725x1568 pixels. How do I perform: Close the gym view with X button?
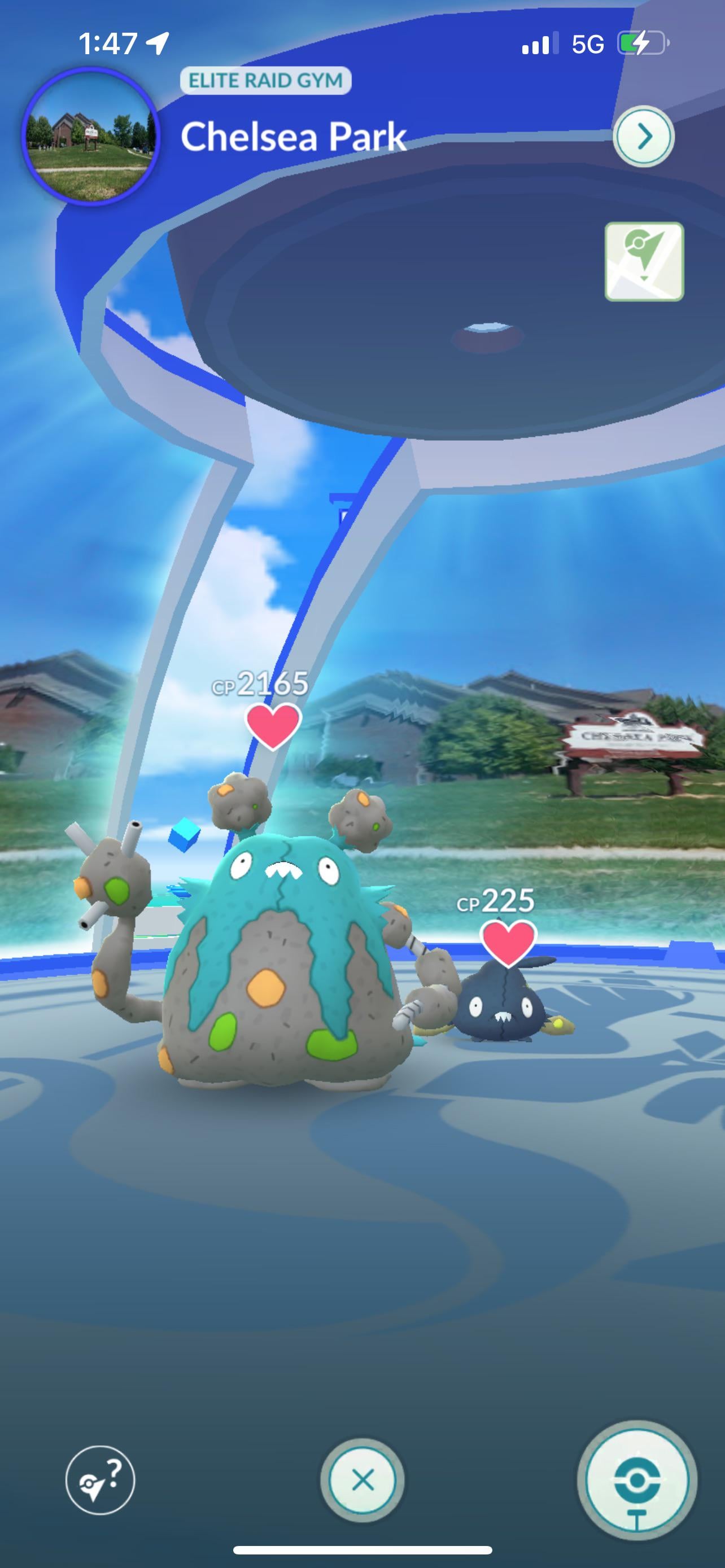click(x=363, y=1480)
